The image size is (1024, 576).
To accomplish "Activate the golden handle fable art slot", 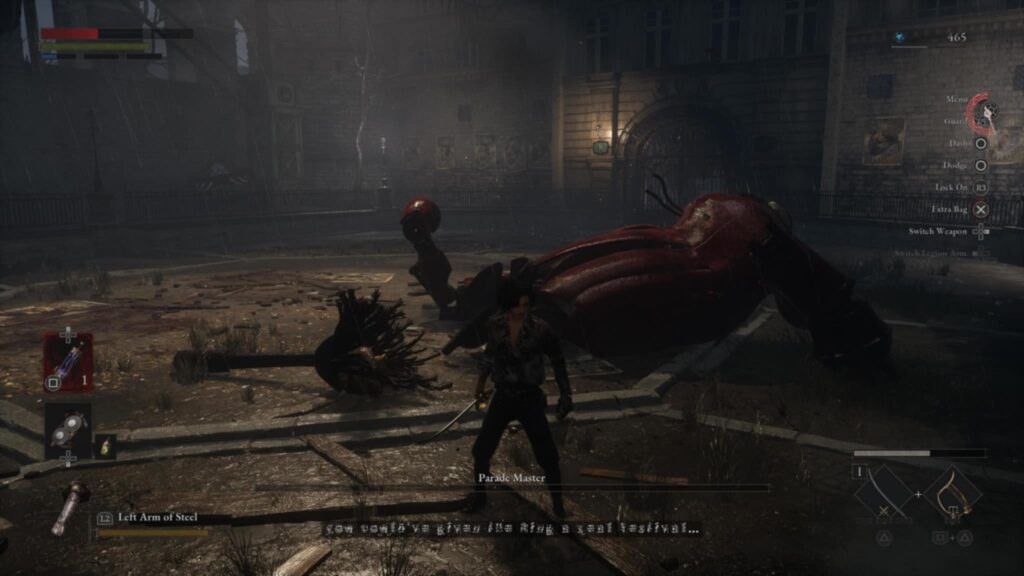I will [951, 493].
